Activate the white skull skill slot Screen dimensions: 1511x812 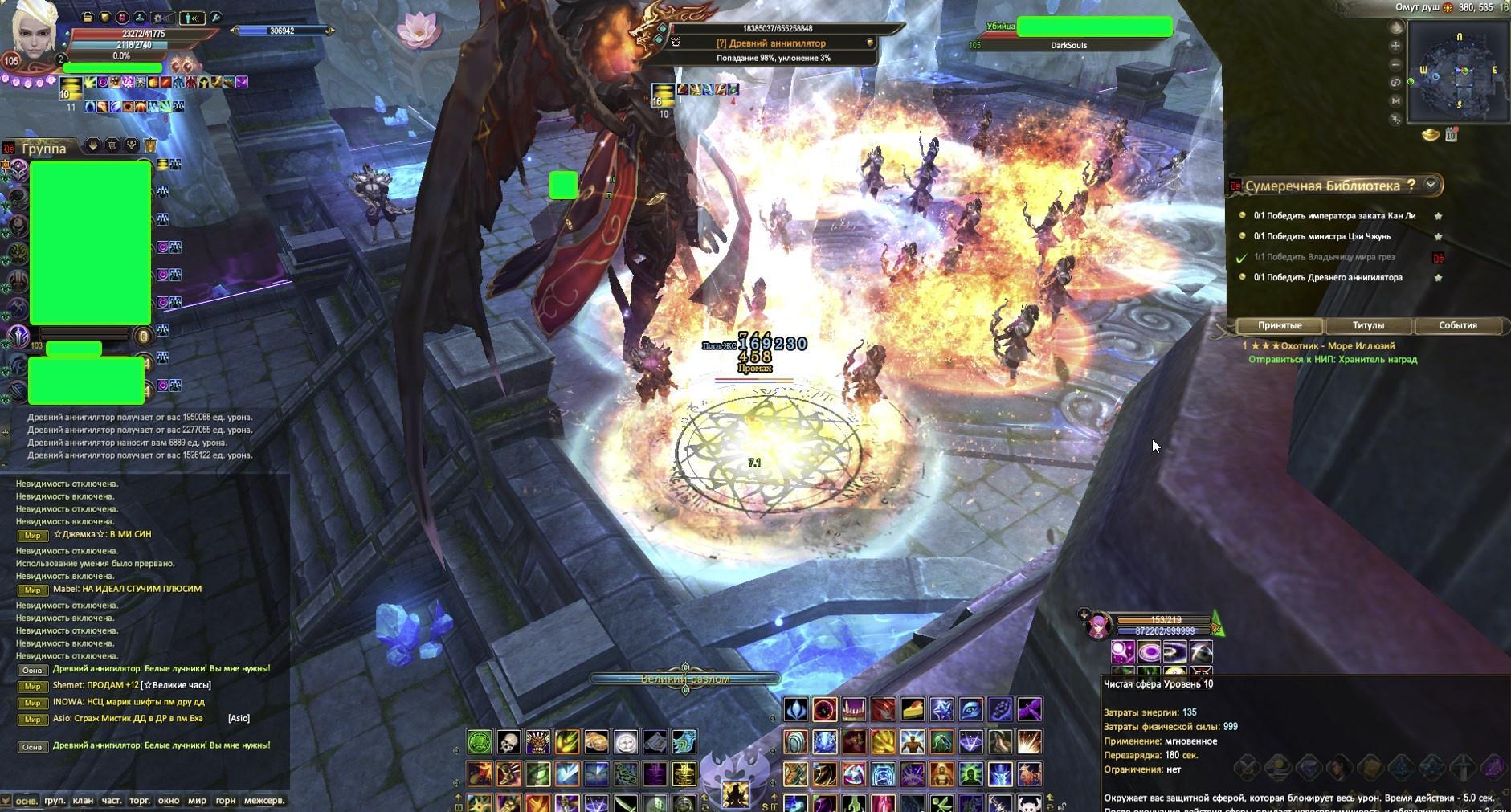(508, 741)
